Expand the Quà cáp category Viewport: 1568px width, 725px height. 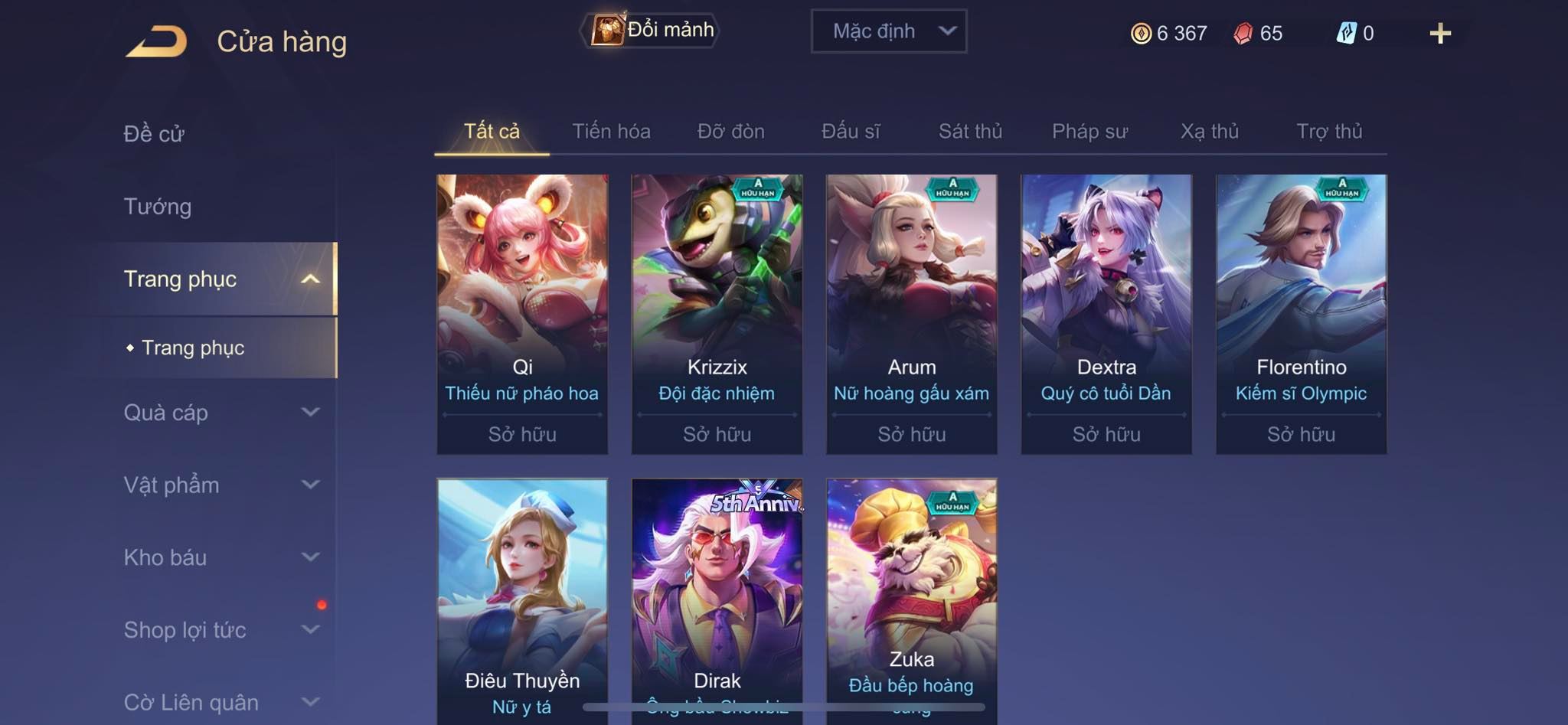(220, 413)
